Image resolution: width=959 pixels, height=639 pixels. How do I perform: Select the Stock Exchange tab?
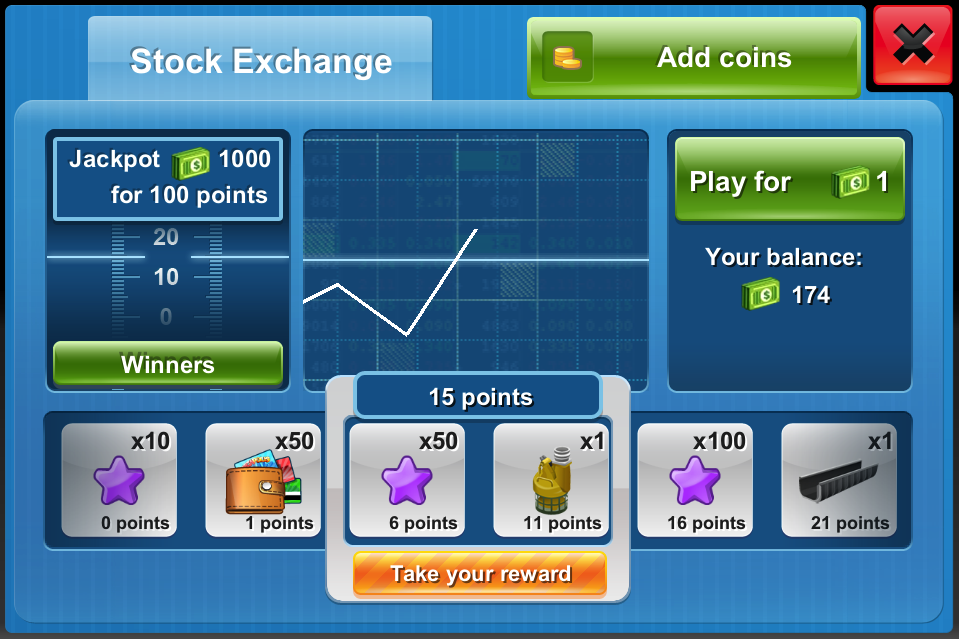260,61
